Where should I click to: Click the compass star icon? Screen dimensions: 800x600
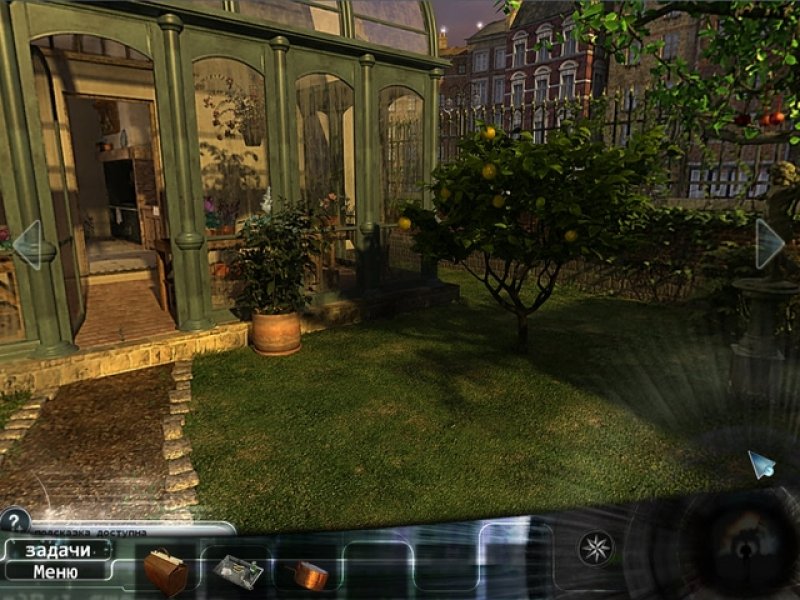coord(595,548)
